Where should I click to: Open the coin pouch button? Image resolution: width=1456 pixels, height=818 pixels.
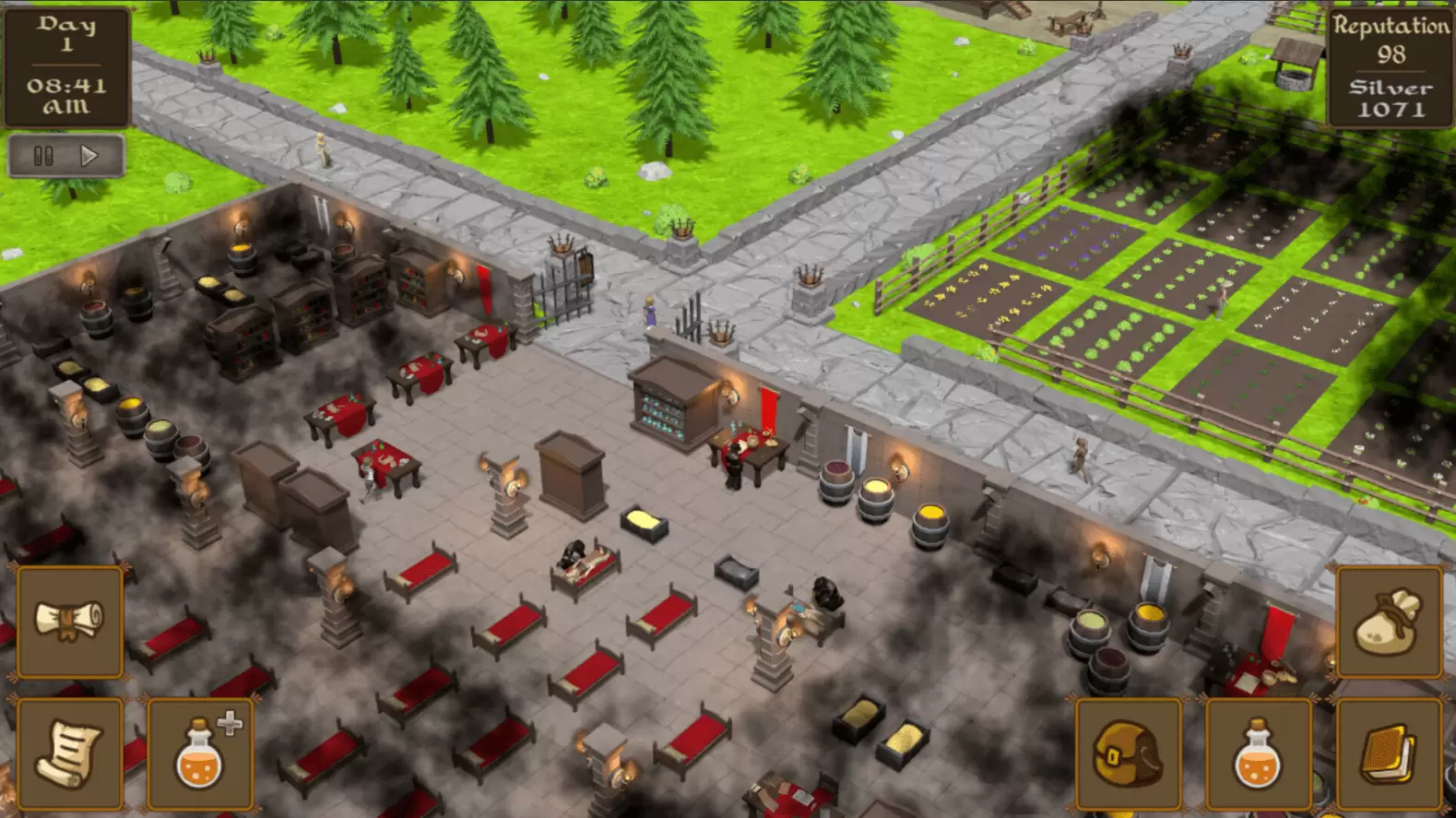tap(1389, 622)
